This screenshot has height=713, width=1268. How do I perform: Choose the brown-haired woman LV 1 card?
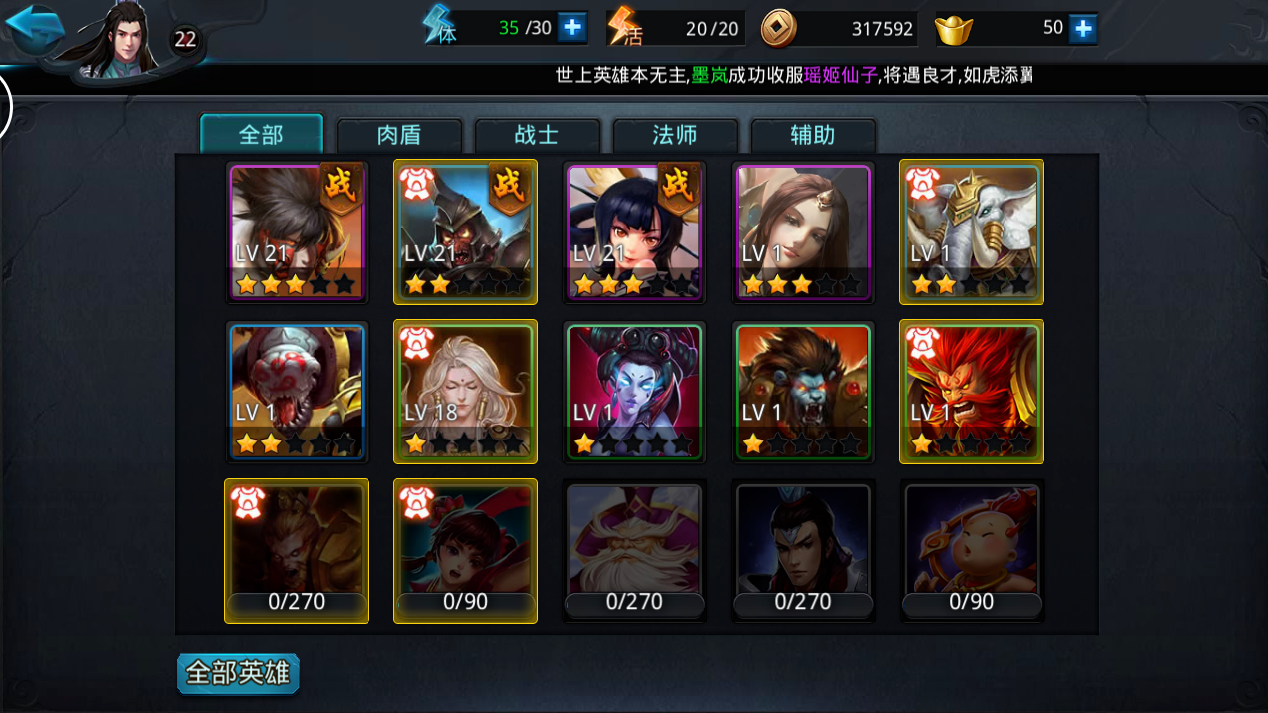point(803,231)
